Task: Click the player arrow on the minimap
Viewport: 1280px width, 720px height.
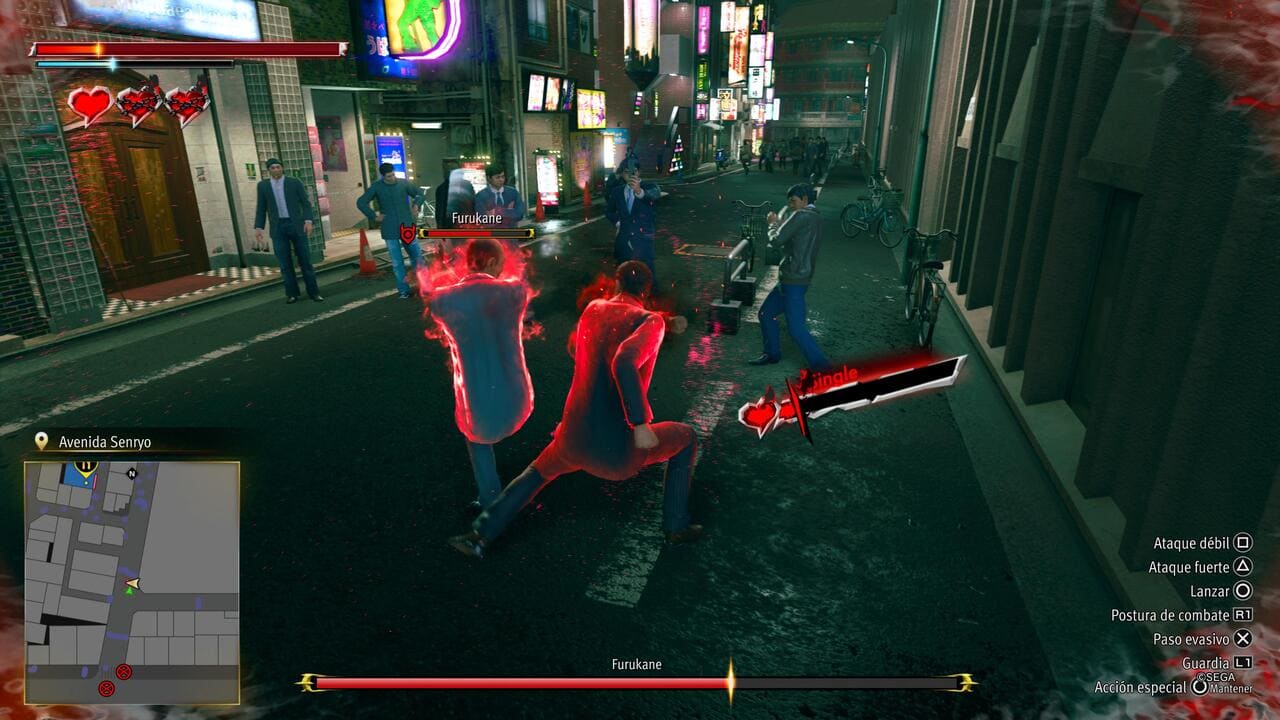Action: (x=131, y=582)
